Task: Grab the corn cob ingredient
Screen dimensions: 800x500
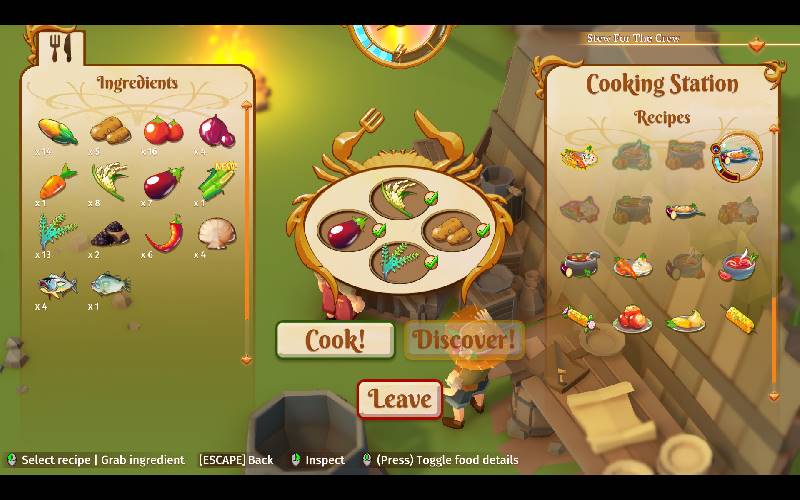Action: 57,130
